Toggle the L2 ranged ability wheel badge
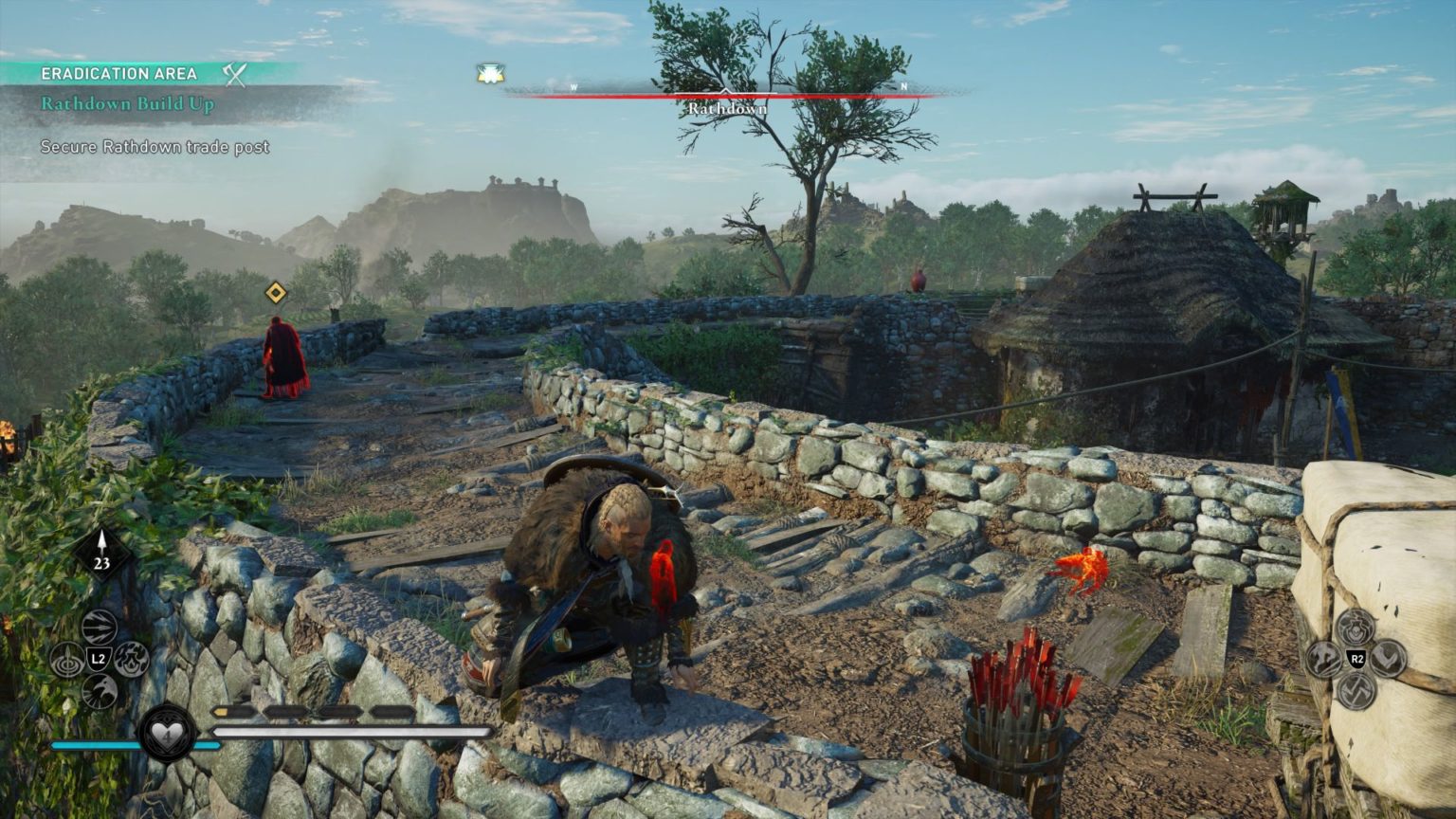This screenshot has height=819, width=1456. tap(99, 659)
